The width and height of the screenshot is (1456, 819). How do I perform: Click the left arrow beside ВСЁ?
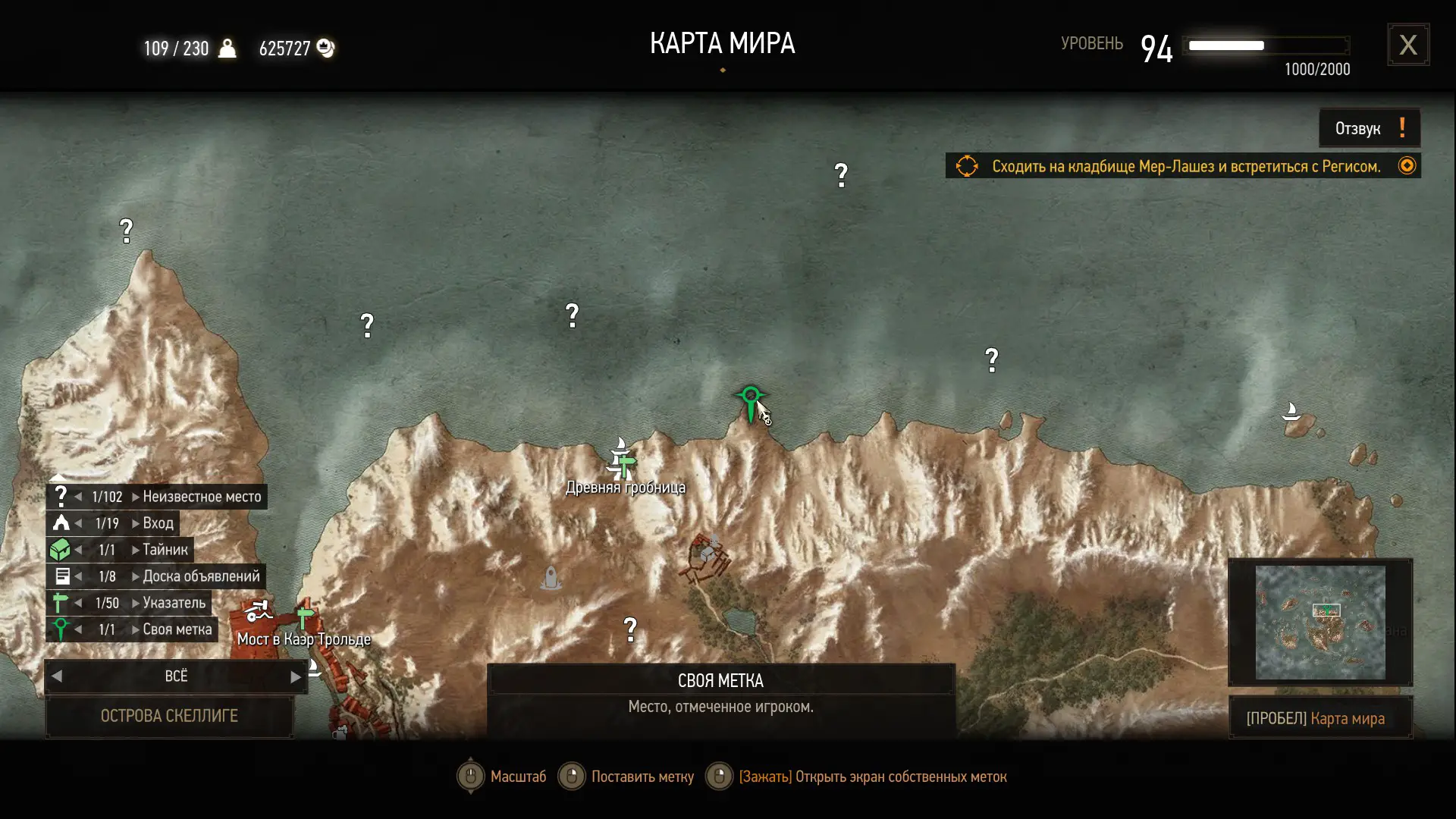(57, 676)
